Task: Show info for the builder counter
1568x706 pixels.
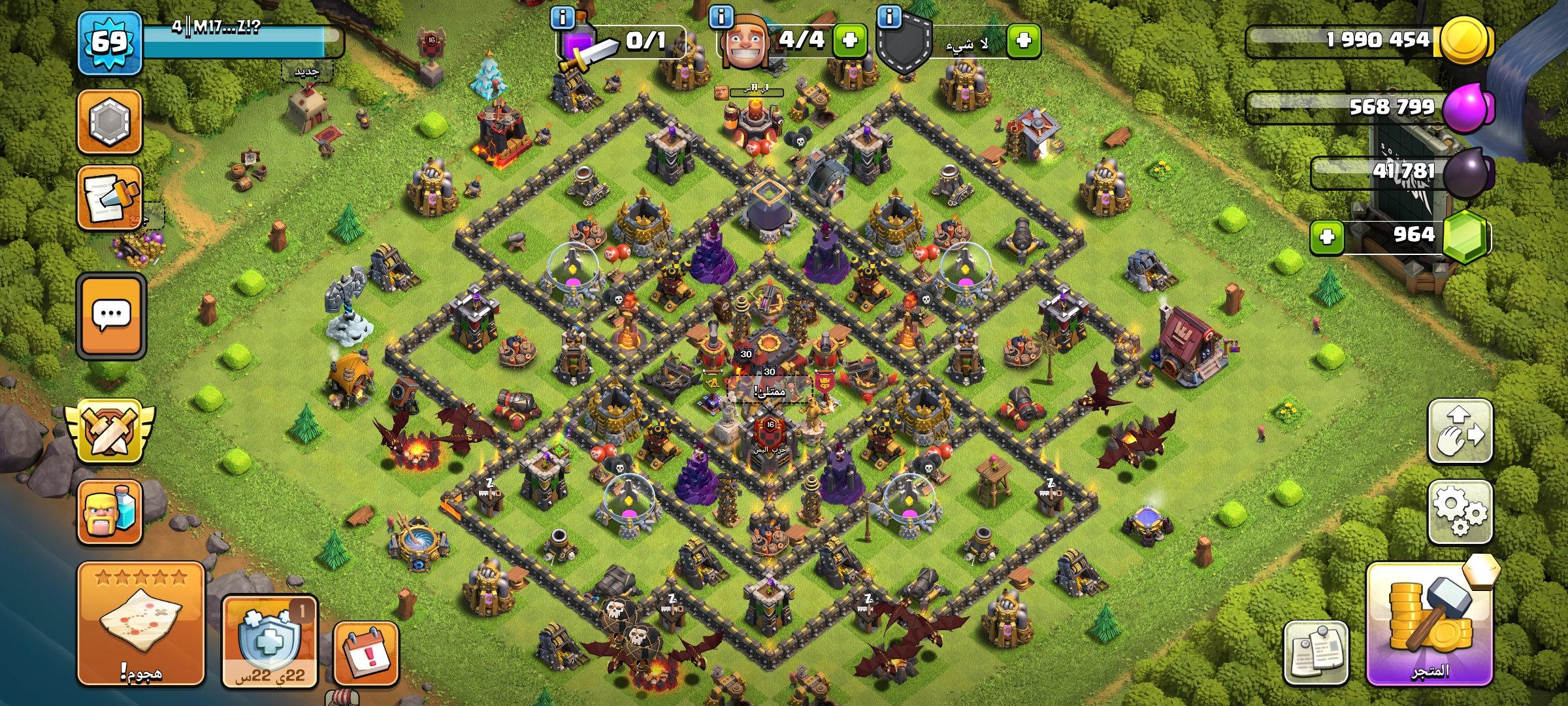Action: [721, 17]
